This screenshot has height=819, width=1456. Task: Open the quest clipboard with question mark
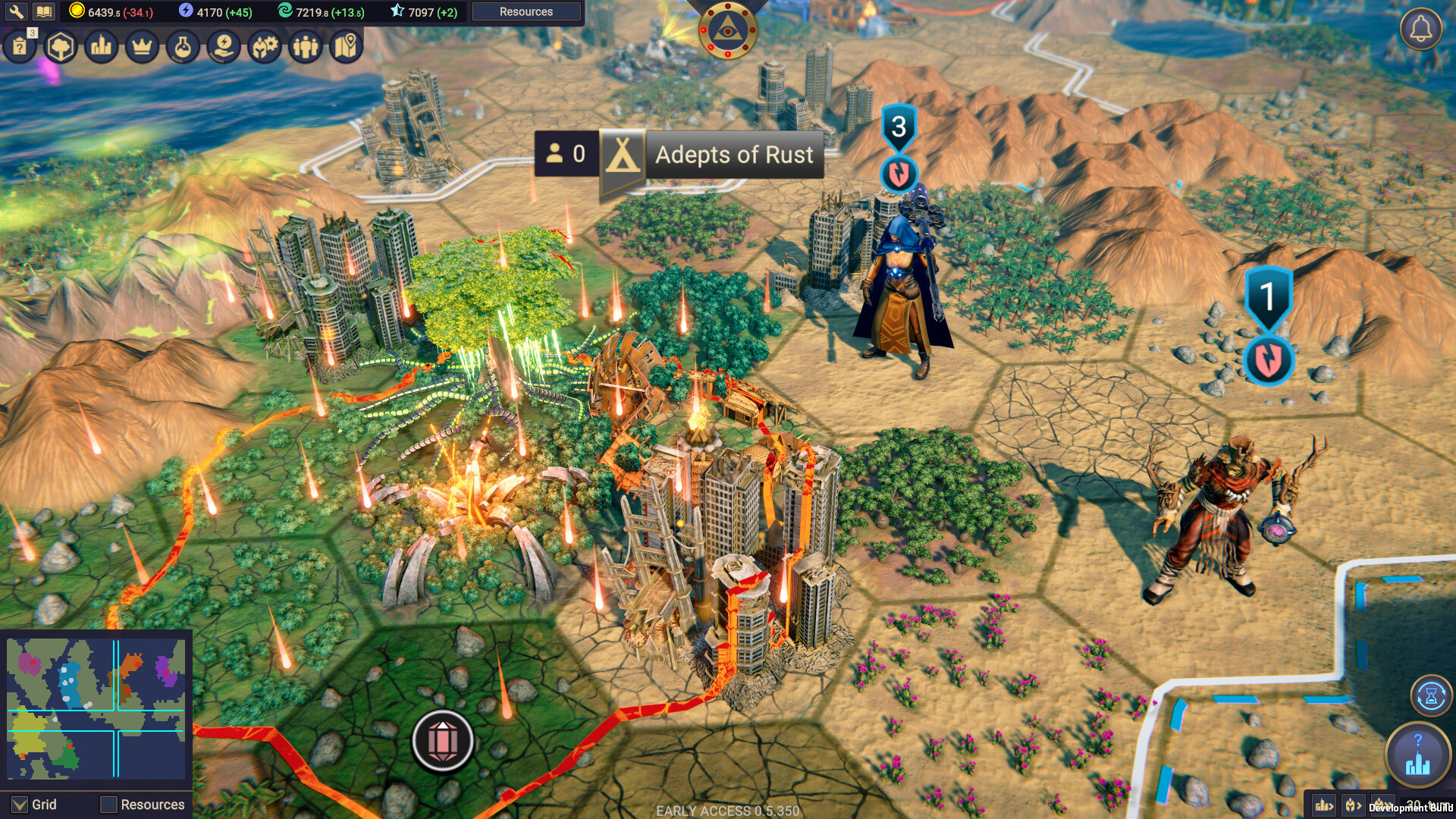20,47
